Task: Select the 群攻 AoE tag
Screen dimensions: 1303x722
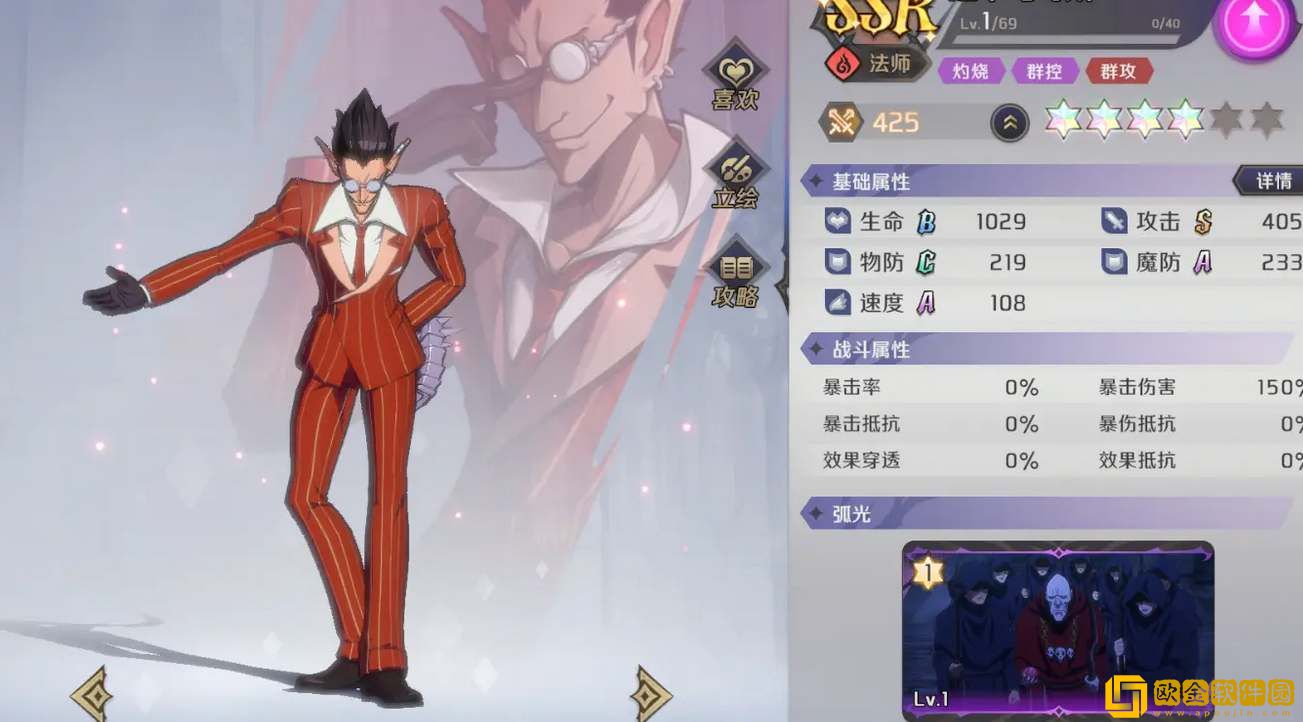Action: pyautogui.click(x=1119, y=71)
